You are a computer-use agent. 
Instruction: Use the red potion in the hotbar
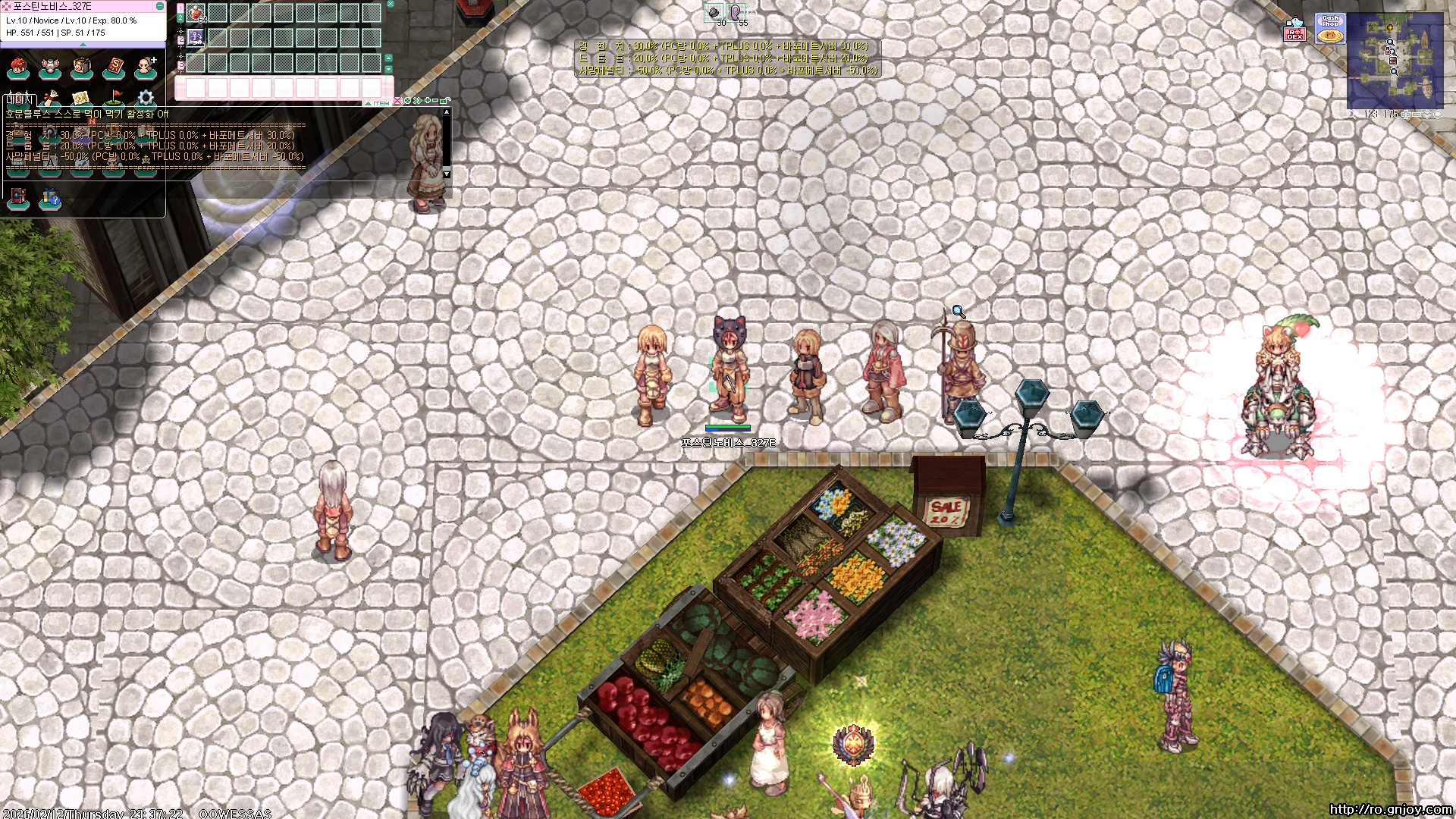196,13
